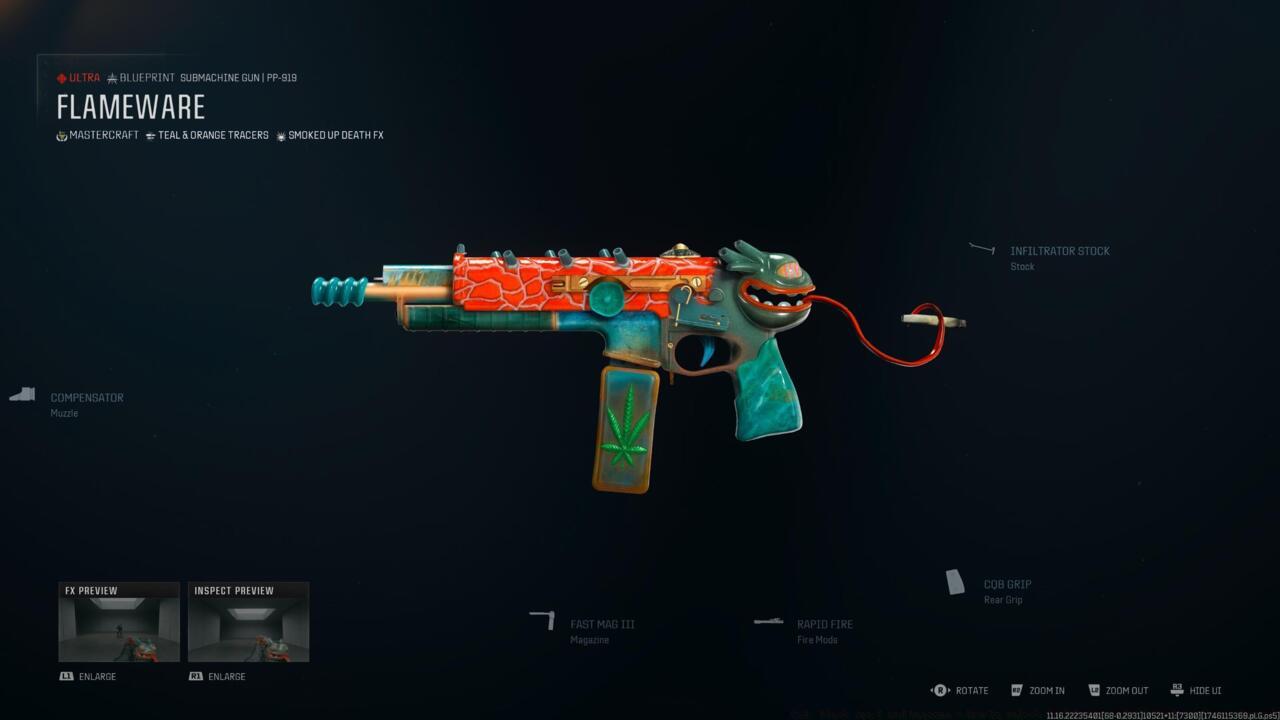Click the Rotate stick icon
This screenshot has height=720, width=1280.
point(938,690)
